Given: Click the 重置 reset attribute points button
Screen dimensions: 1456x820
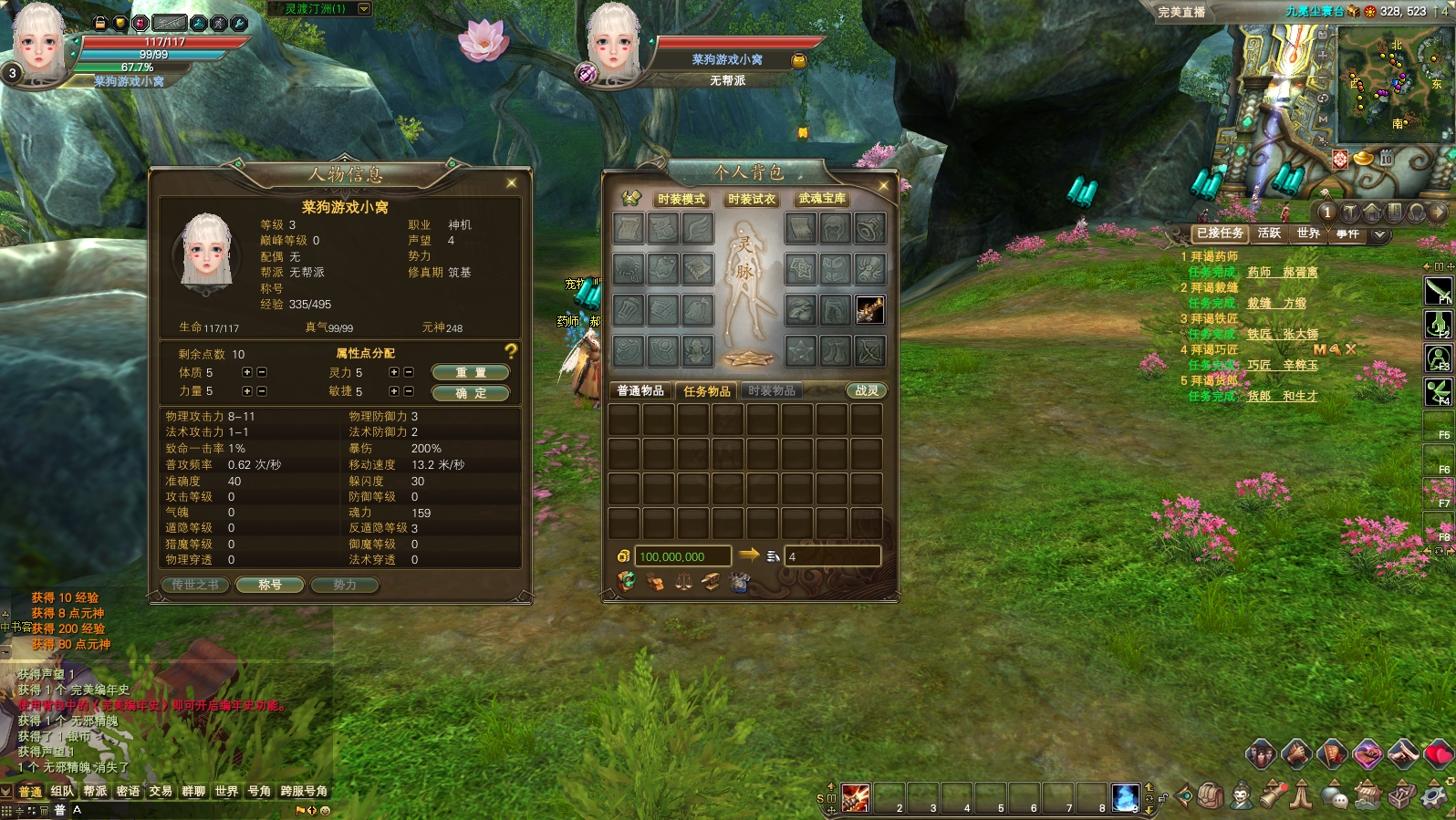Looking at the screenshot, I should tap(470, 372).
